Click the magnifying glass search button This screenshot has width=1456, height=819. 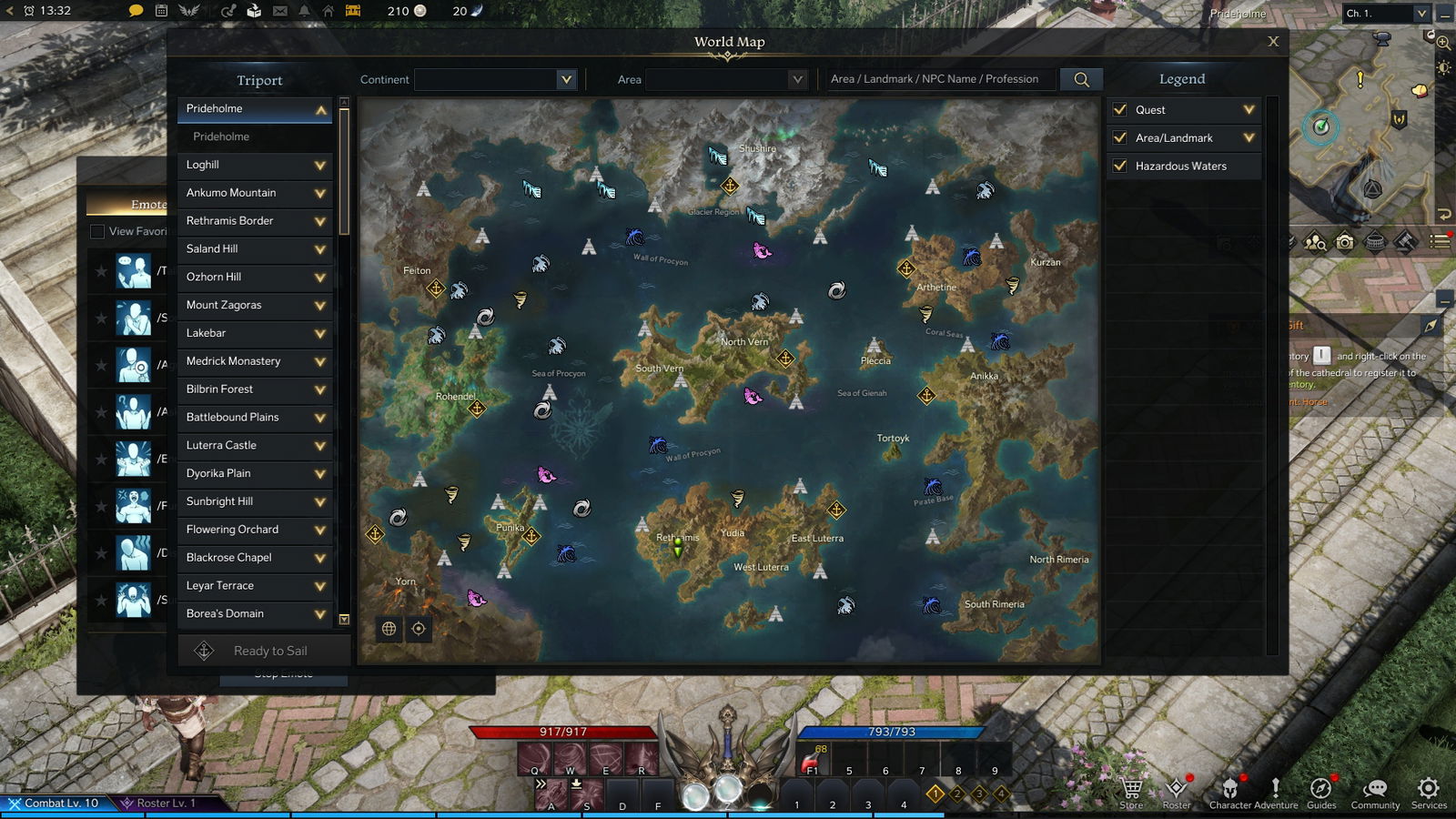1081,79
